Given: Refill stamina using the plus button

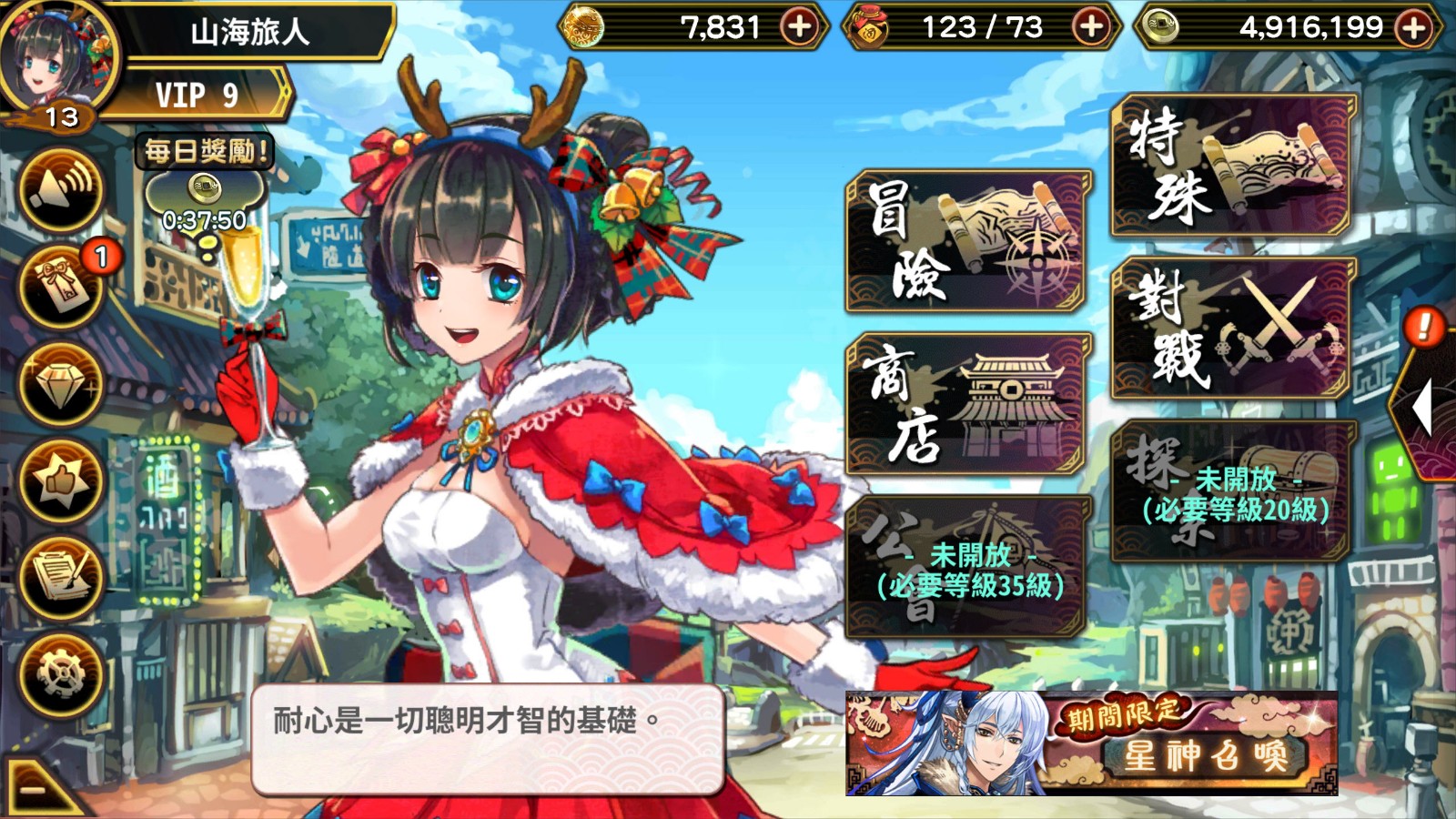Looking at the screenshot, I should (x=1090, y=27).
